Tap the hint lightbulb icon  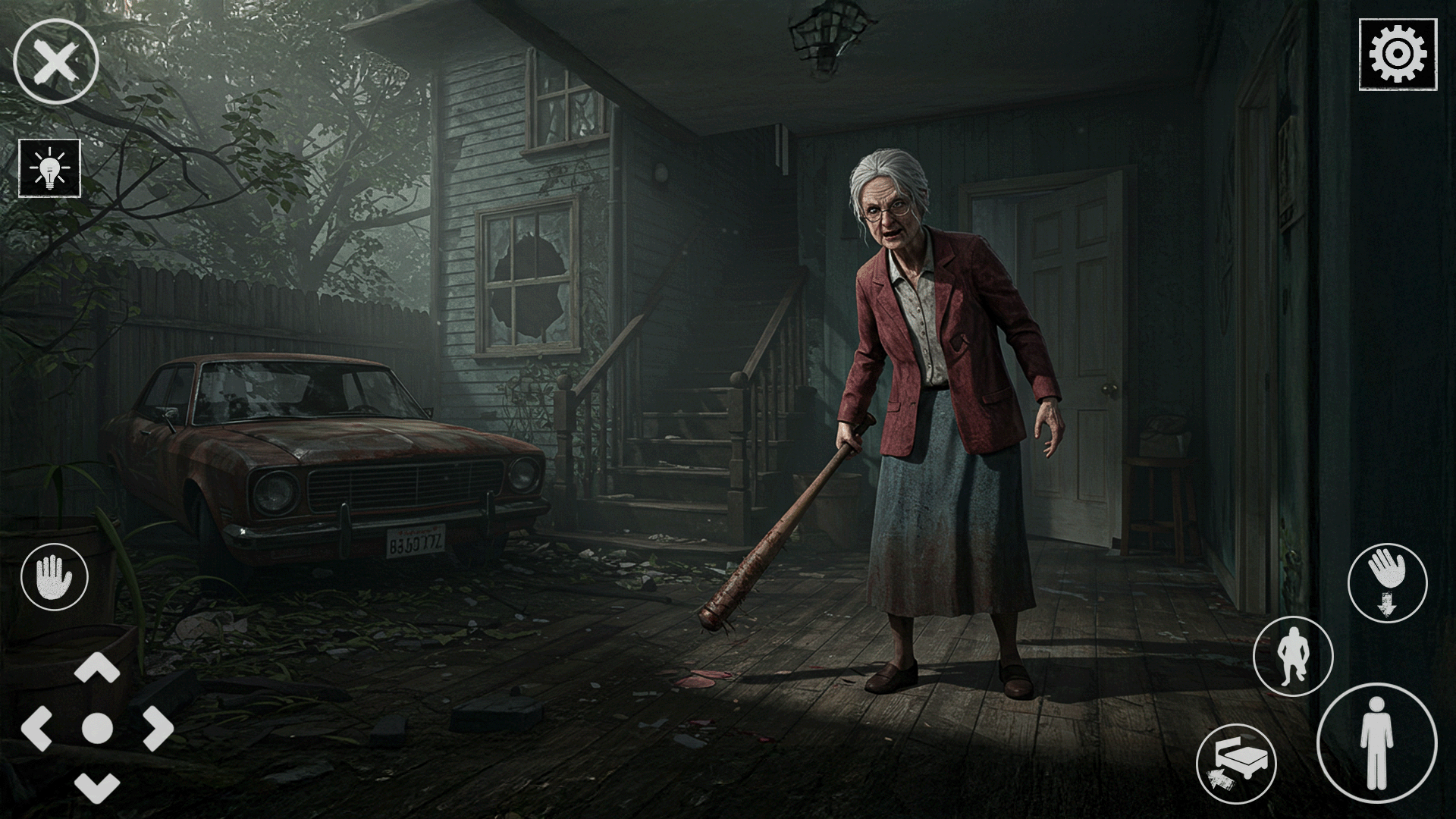coord(49,168)
